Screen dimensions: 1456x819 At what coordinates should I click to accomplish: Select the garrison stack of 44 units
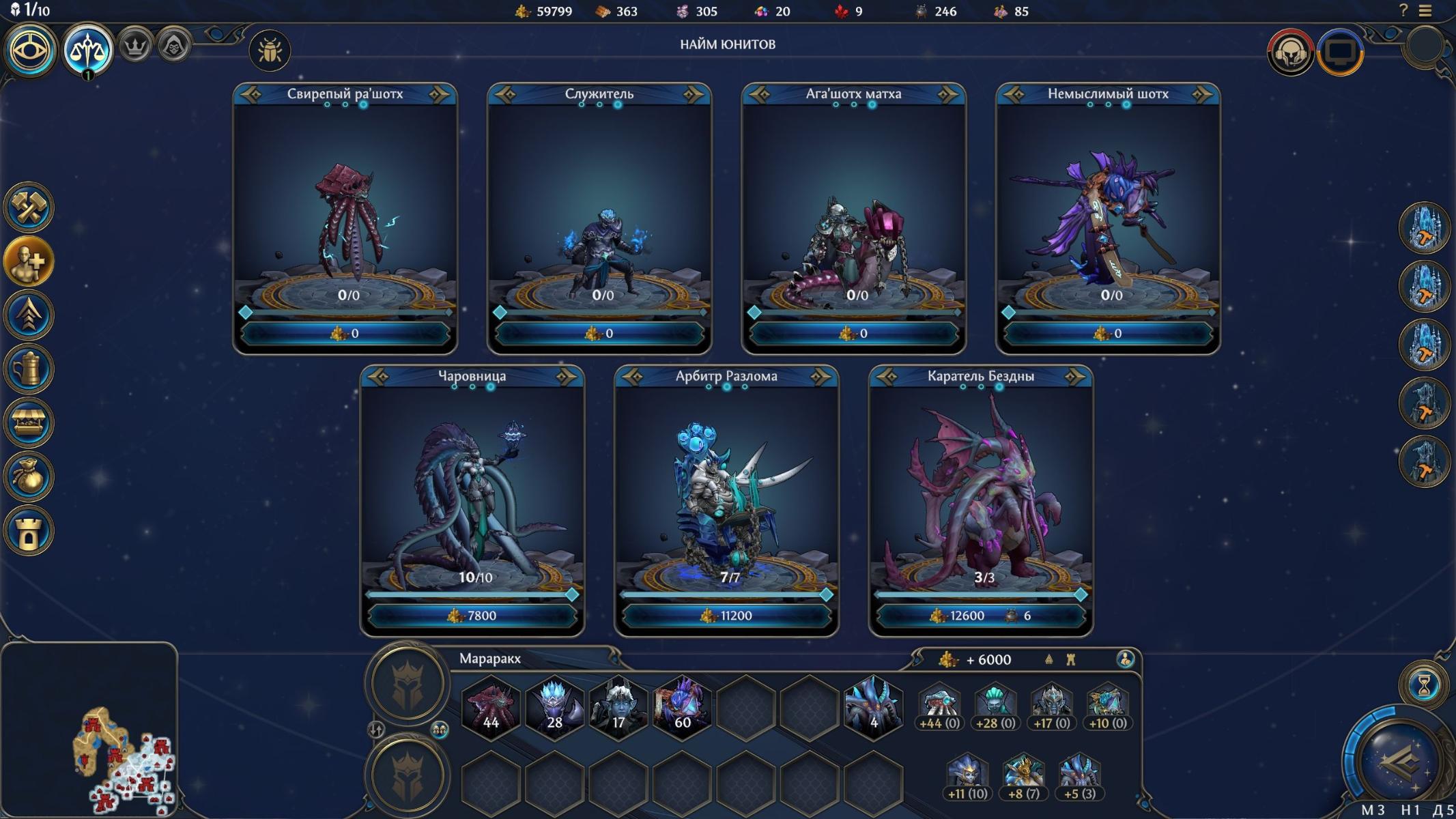point(491,708)
